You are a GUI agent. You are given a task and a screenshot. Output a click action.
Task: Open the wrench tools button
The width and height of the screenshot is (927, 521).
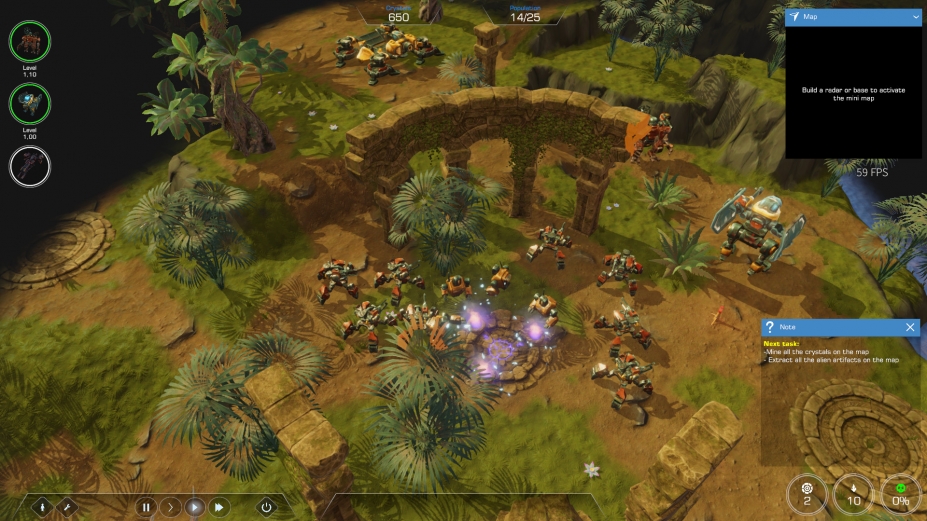pos(68,507)
